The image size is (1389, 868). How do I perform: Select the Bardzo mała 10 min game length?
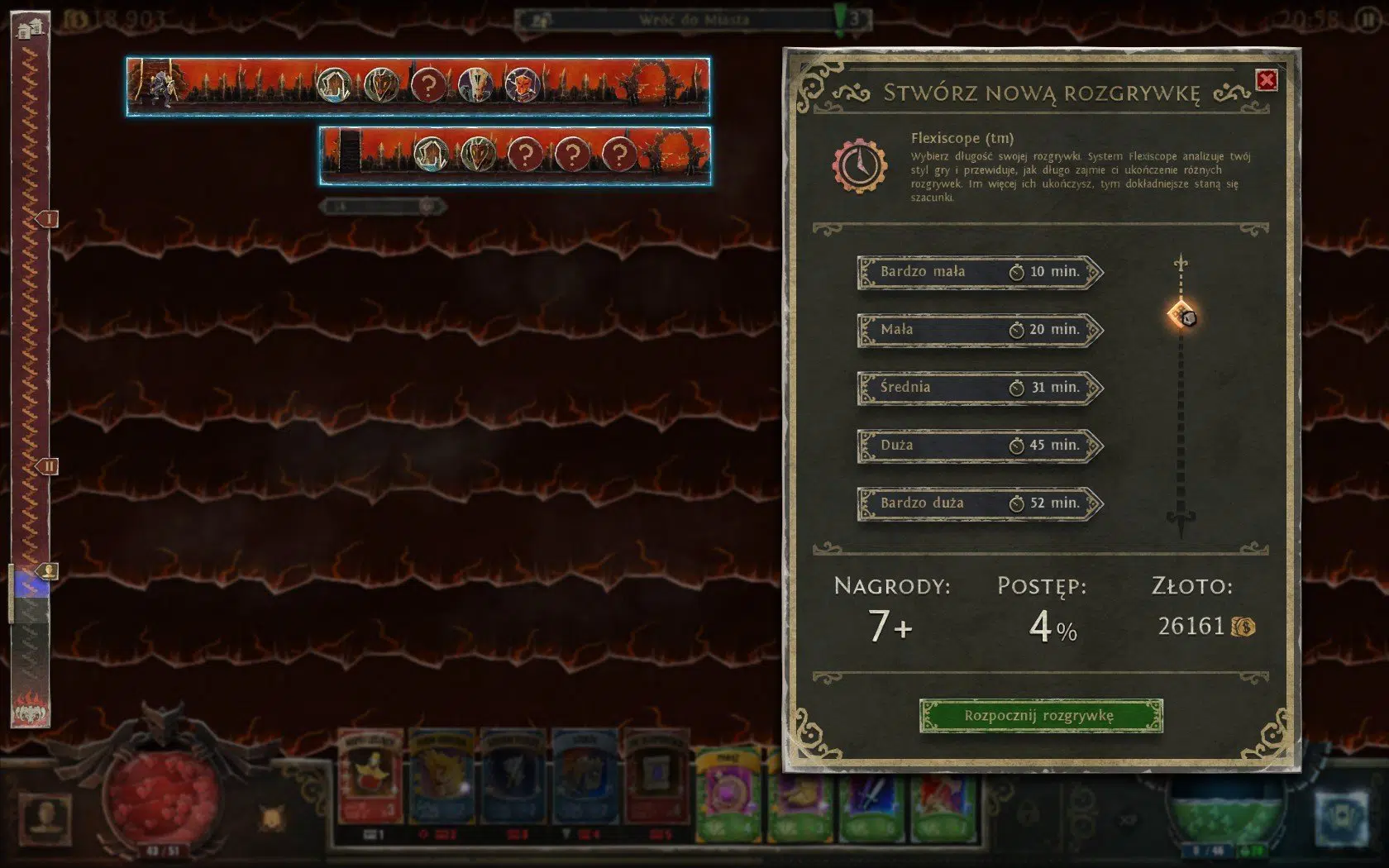[x=976, y=273]
